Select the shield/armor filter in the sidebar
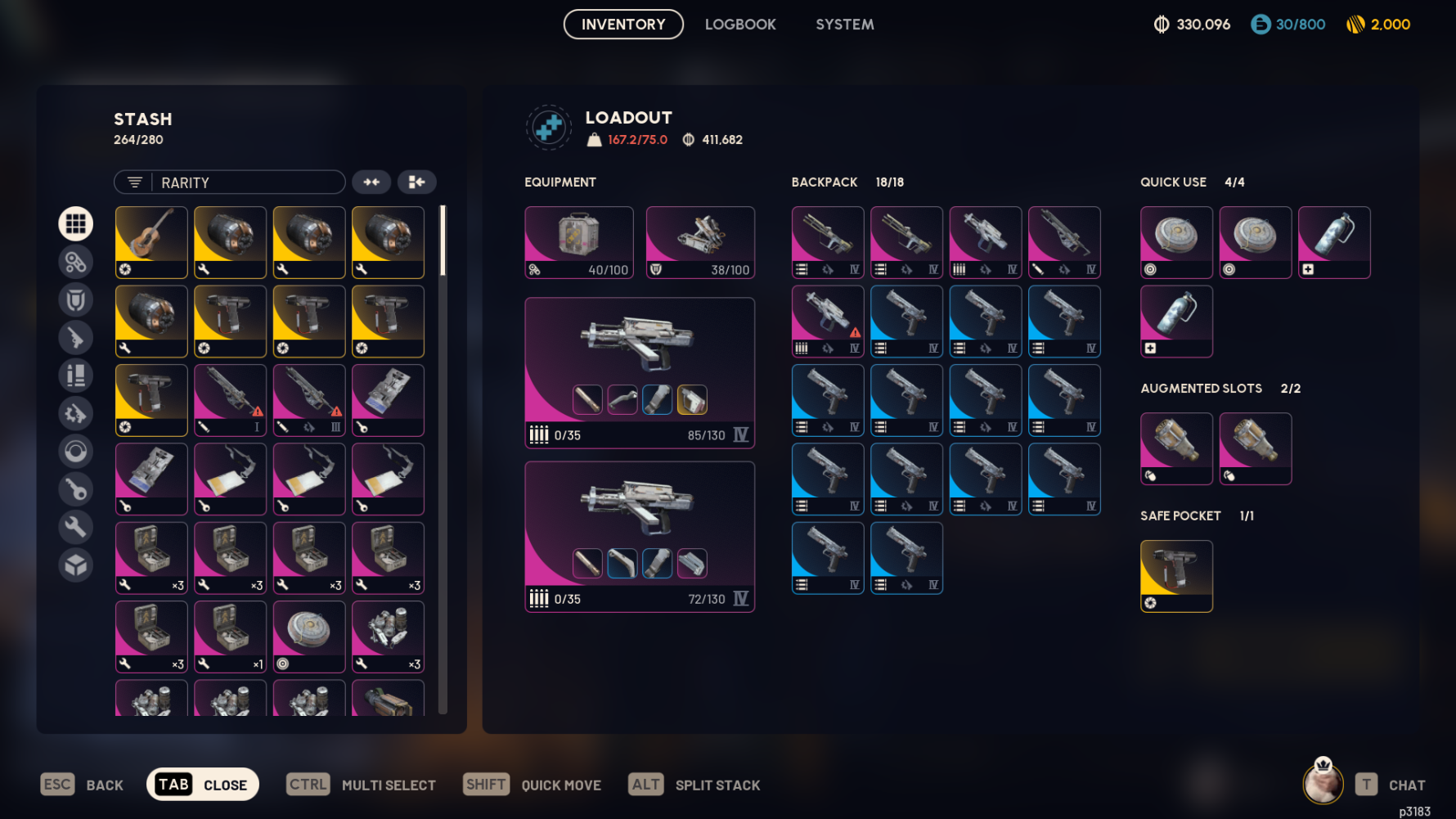1456x819 pixels. (x=75, y=299)
